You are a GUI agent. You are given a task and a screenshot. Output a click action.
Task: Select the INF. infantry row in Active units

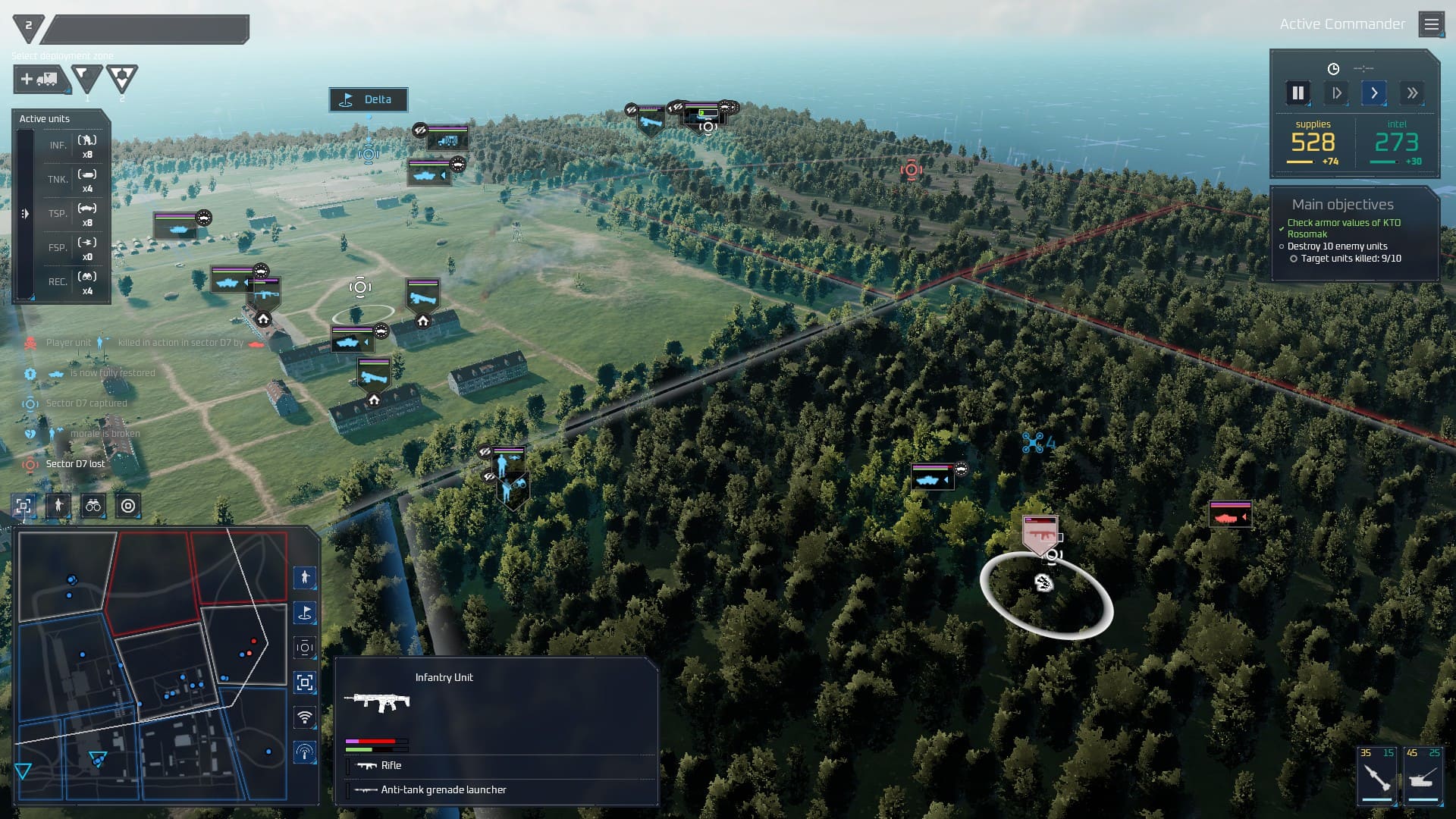coord(73,146)
